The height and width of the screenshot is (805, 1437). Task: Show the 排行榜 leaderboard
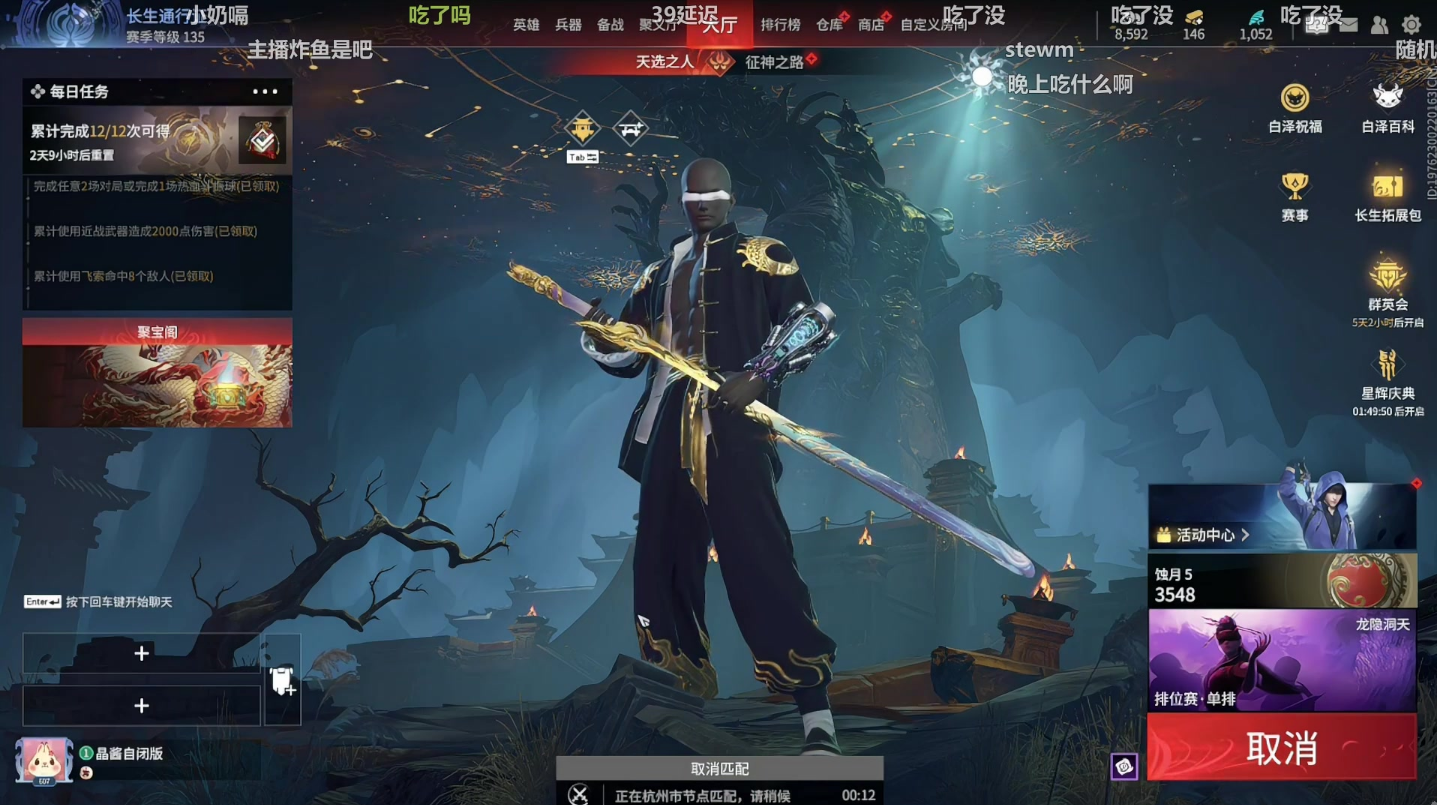tap(780, 25)
